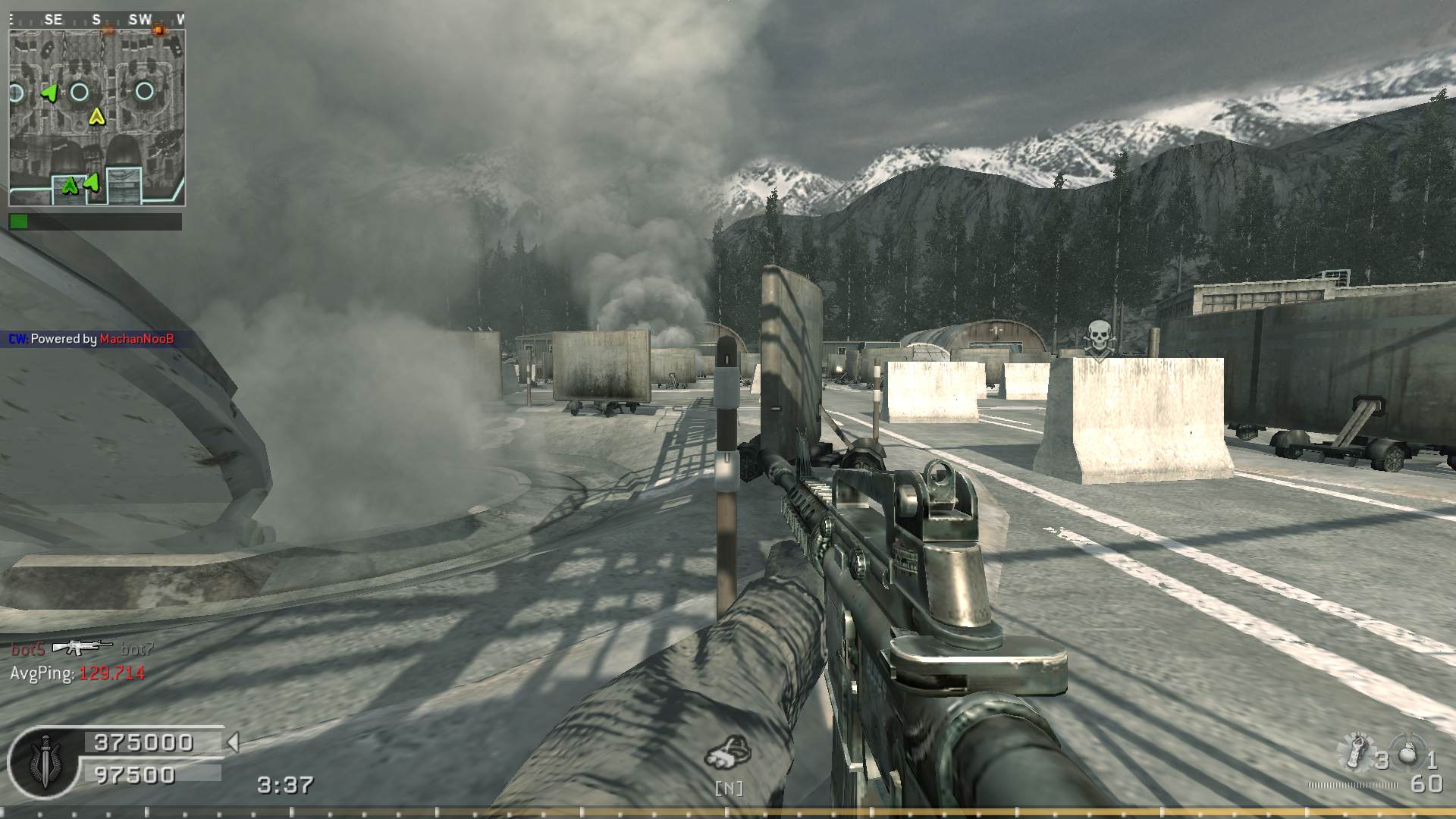Click the team faction emblem badge

(x=43, y=761)
